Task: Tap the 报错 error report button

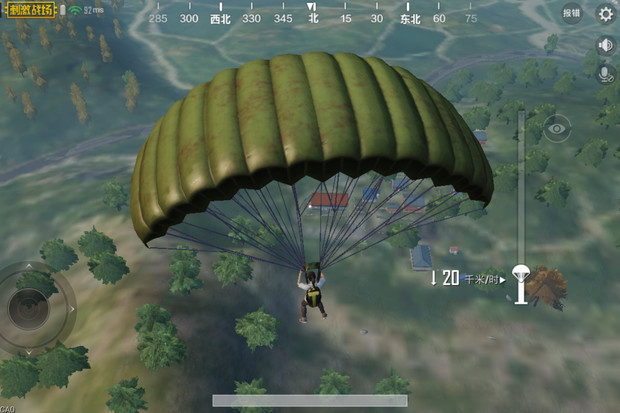Action: pos(571,13)
